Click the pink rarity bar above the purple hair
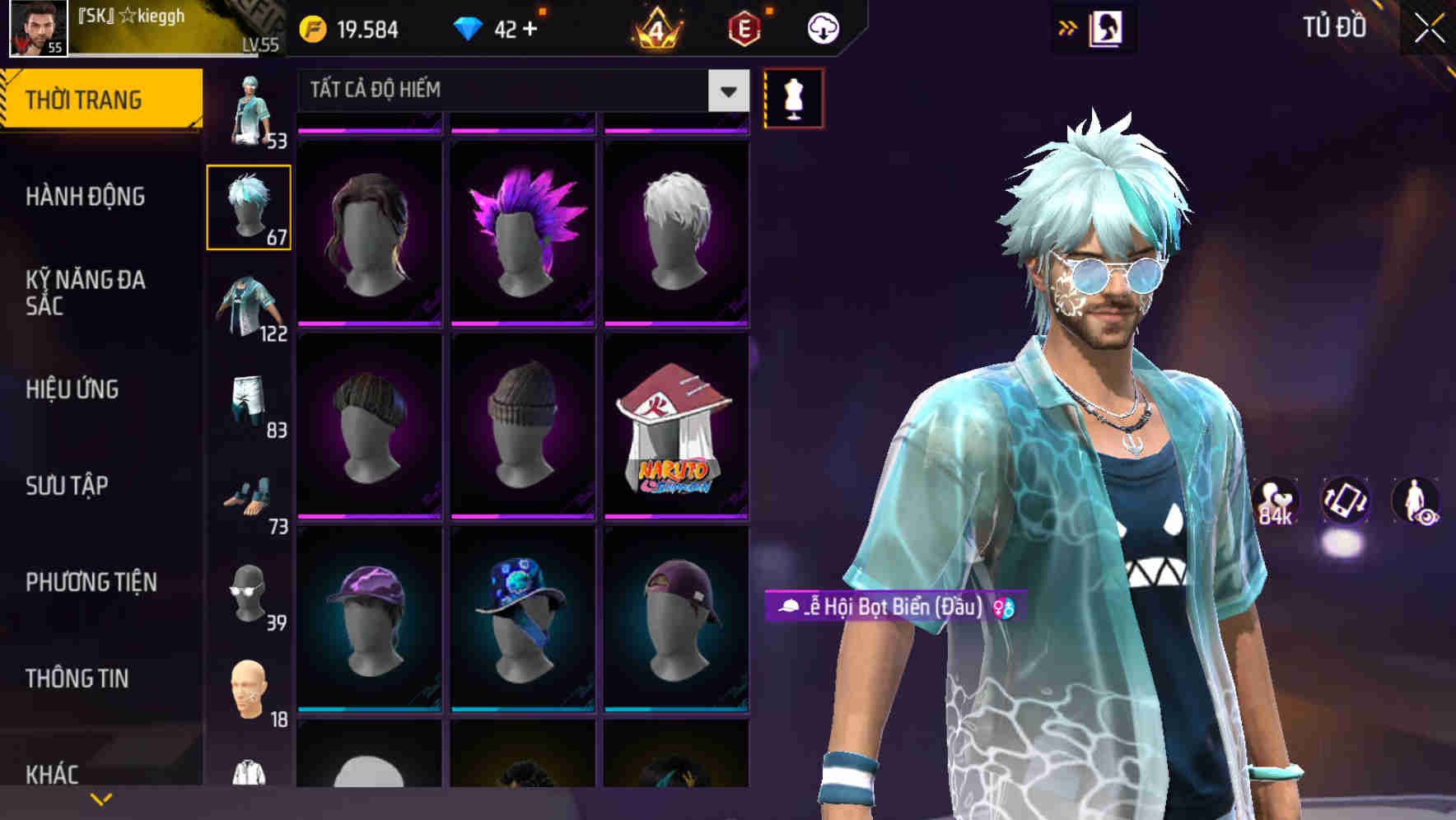Screen dimensions: 1456x820 pyautogui.click(x=522, y=129)
